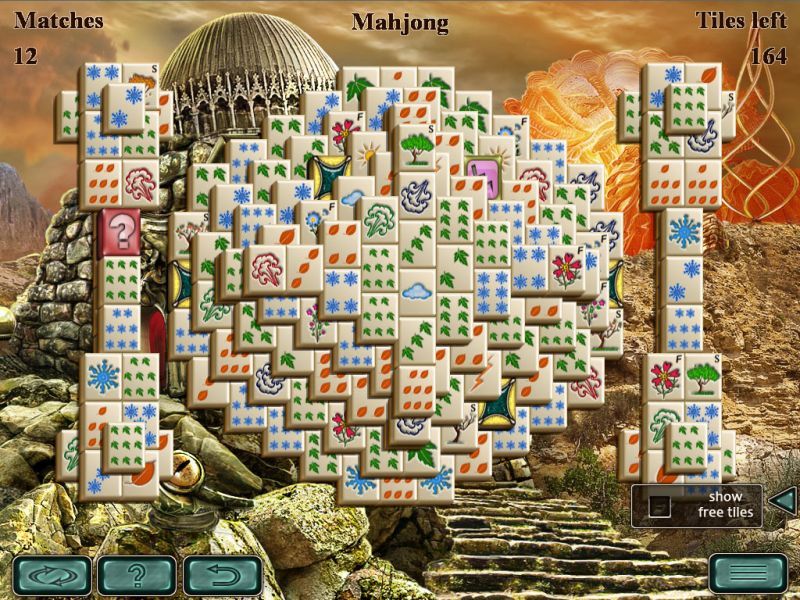800x600 pixels.
Task: Open the game menu with the three-line button
Action: point(748,575)
